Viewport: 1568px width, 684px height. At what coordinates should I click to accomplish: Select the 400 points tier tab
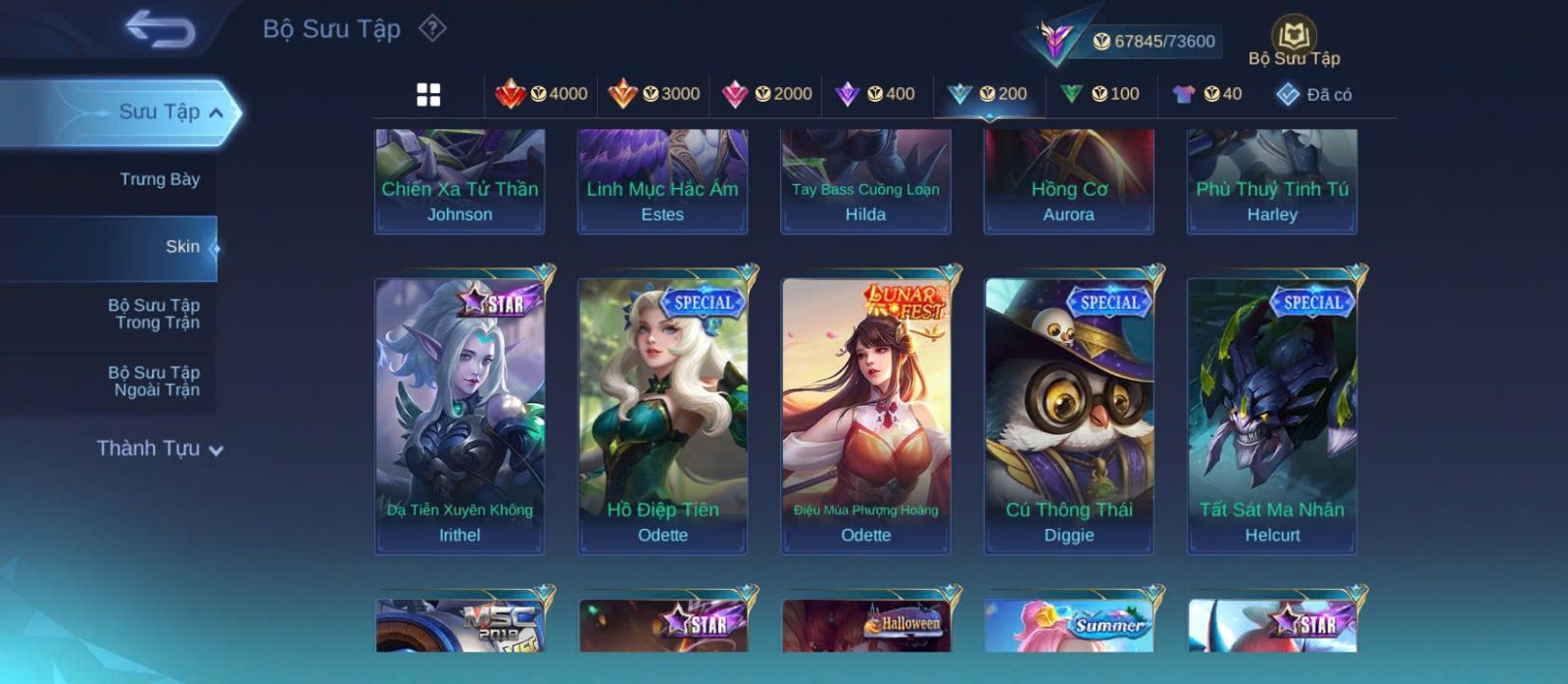(875, 94)
